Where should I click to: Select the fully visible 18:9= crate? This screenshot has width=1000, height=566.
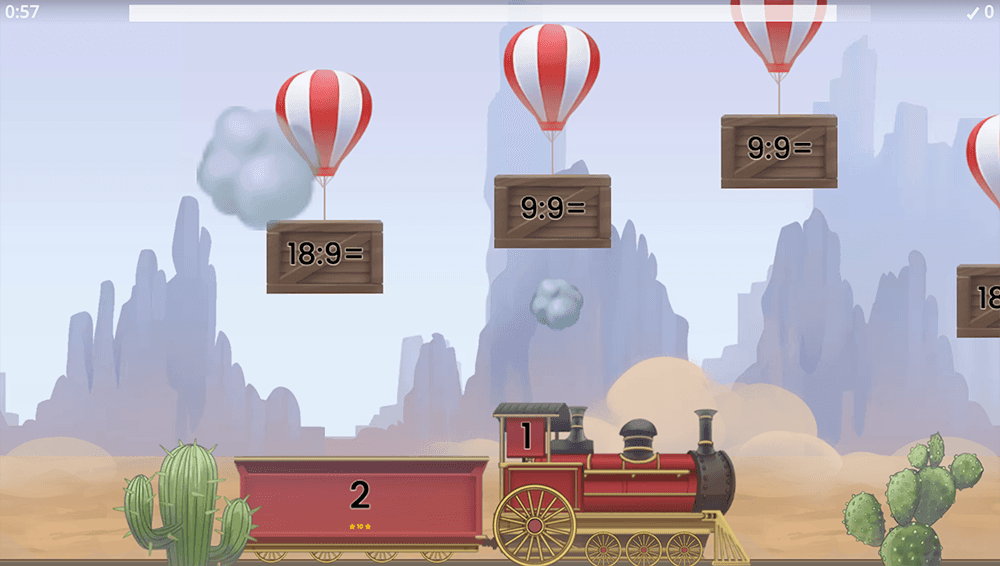324,256
